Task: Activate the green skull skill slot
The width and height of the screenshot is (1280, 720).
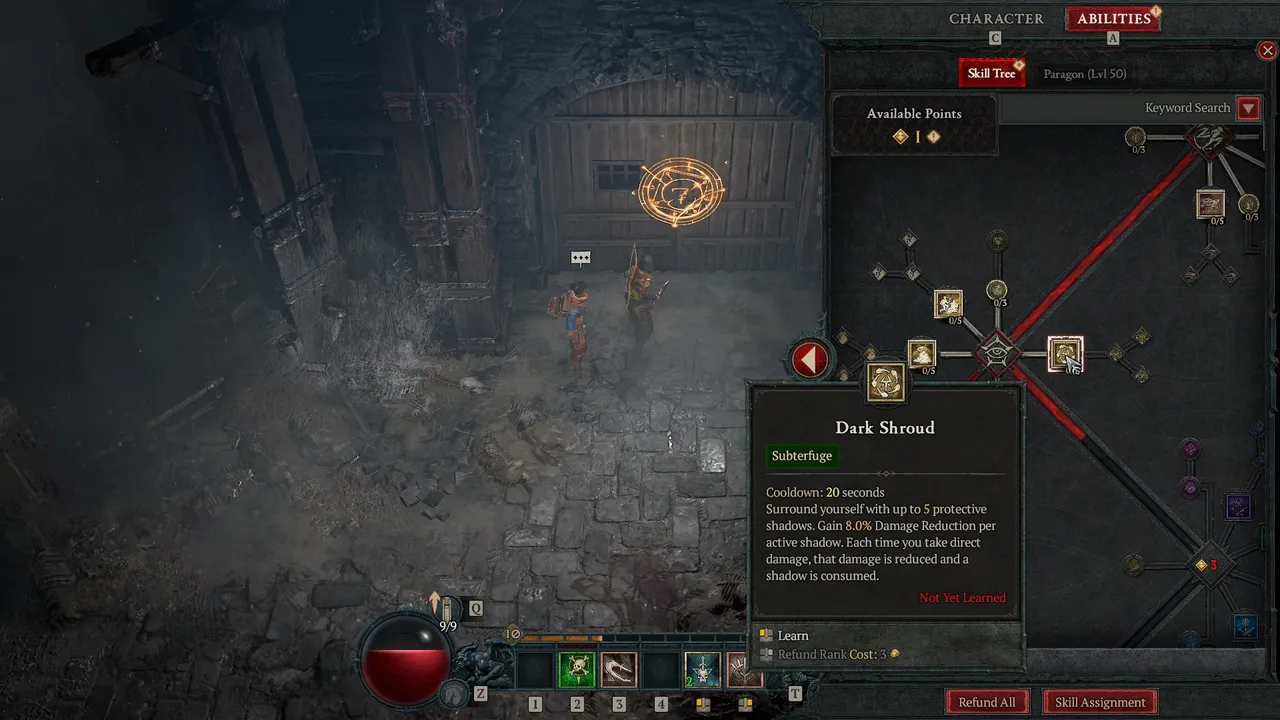Action: point(577,670)
